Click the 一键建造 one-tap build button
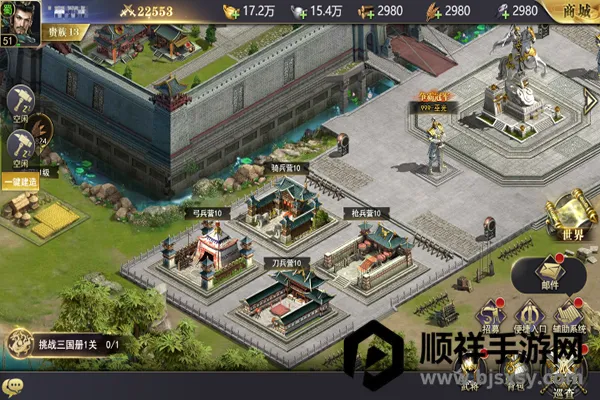The image size is (600, 400). point(19,182)
